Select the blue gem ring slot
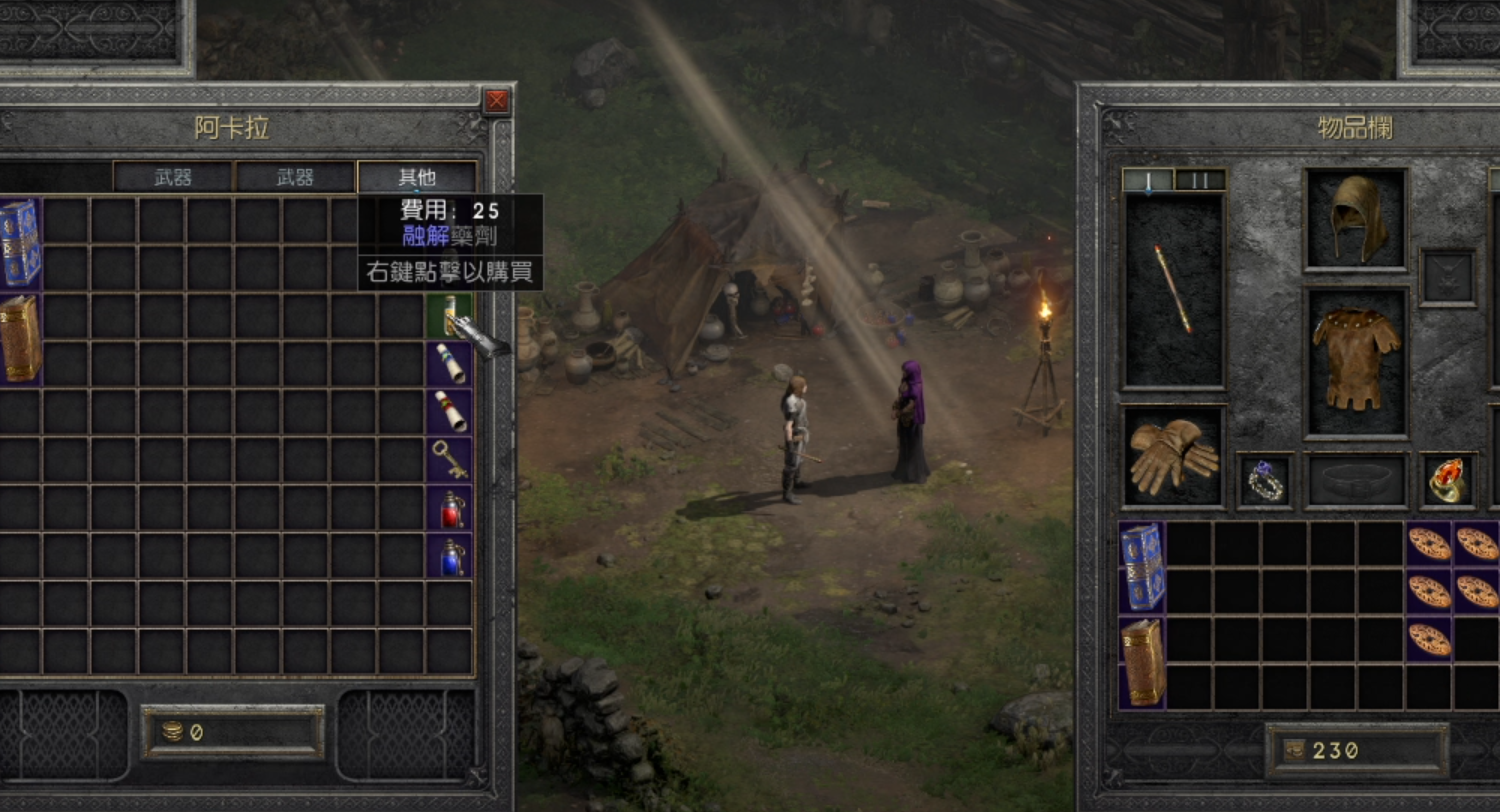1500x812 pixels. coord(1265,481)
